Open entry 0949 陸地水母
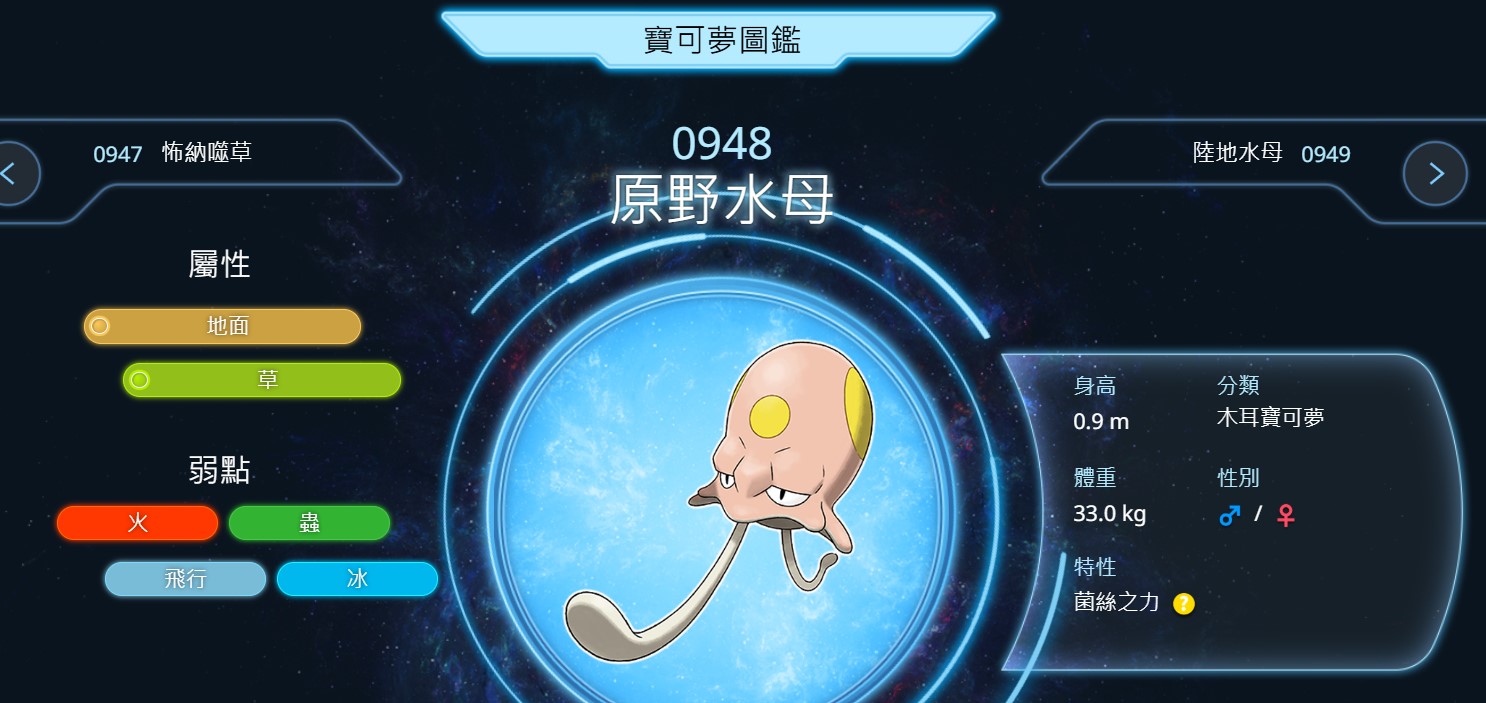The width and height of the screenshot is (1486, 703). click(x=1271, y=153)
